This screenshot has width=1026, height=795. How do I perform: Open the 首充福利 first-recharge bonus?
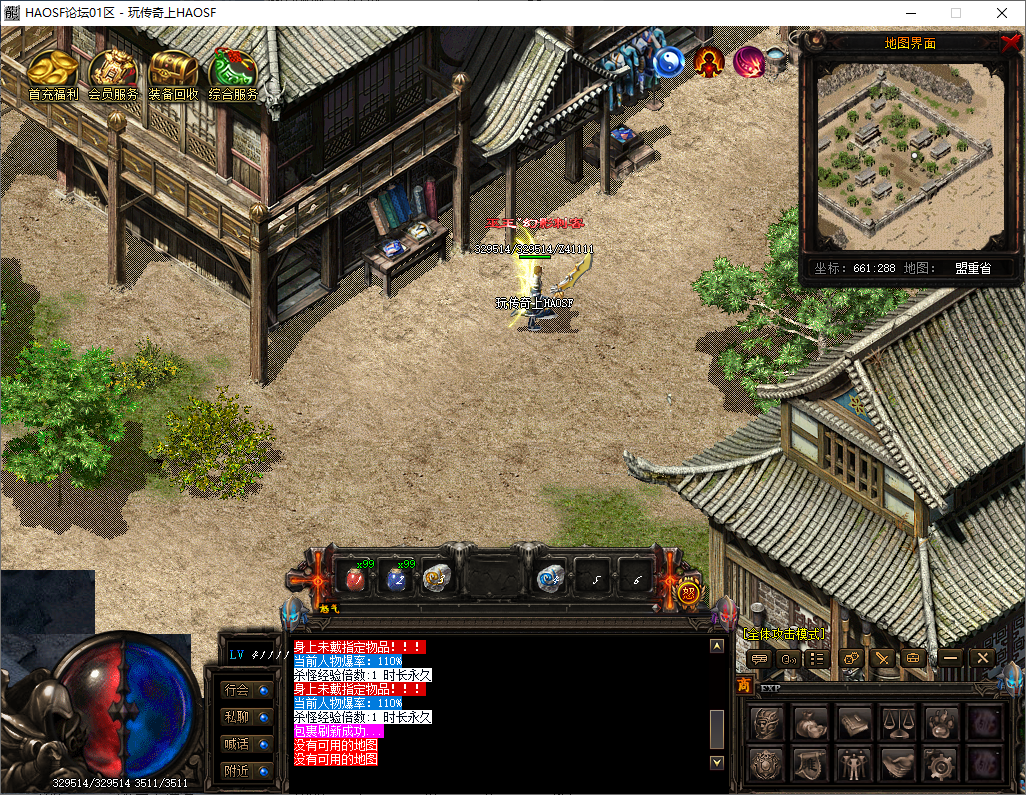(54, 72)
